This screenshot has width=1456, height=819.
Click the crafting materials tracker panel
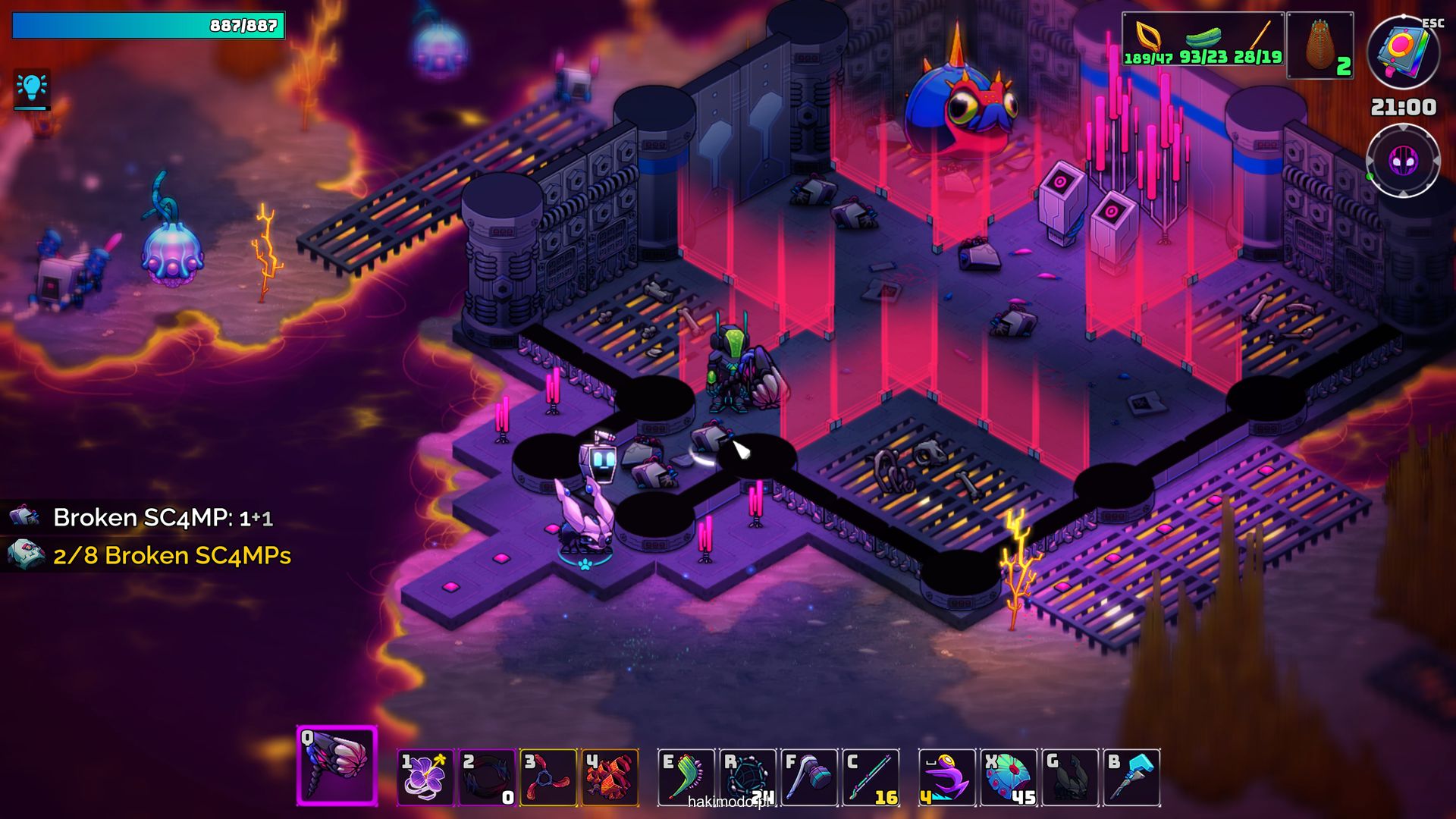click(x=1203, y=39)
